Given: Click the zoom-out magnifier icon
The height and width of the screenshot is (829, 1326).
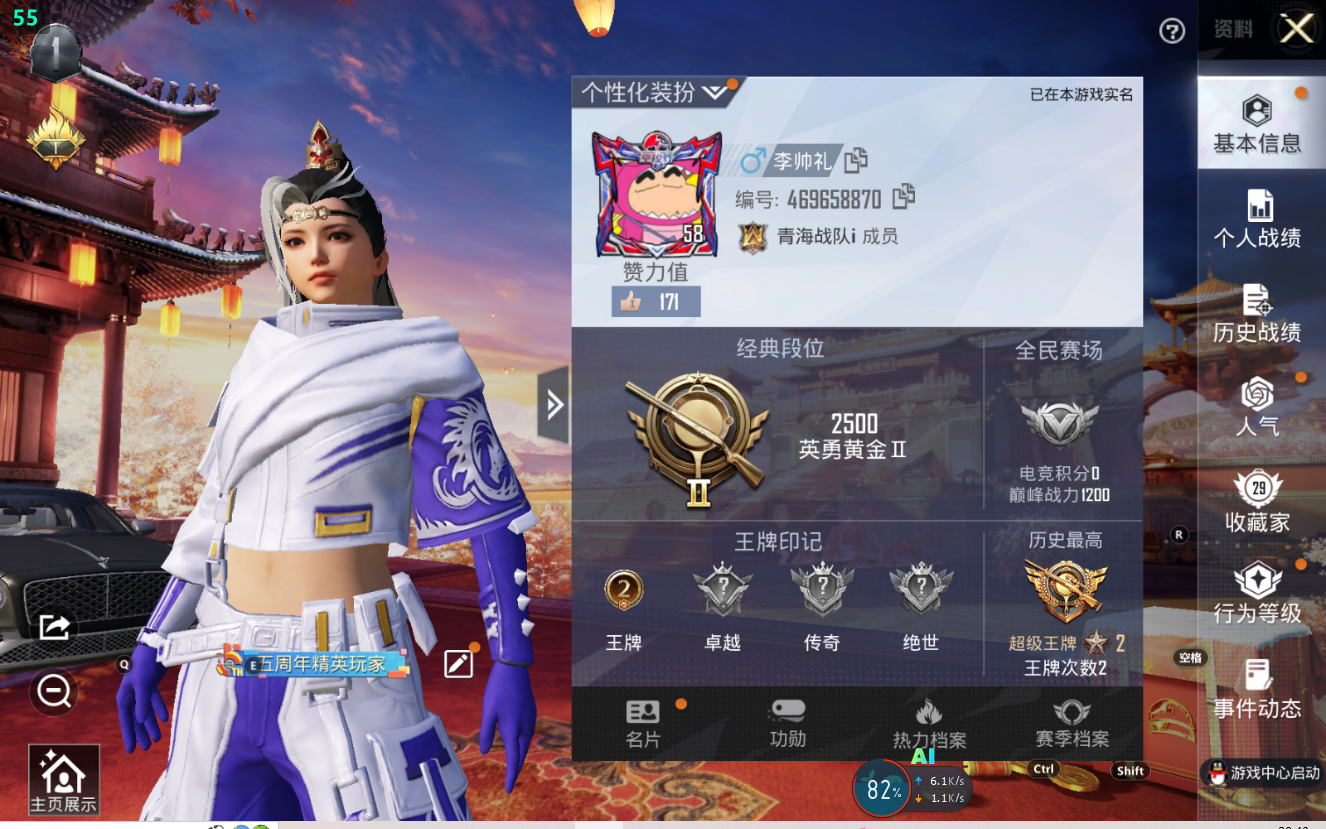Looking at the screenshot, I should coord(54,690).
